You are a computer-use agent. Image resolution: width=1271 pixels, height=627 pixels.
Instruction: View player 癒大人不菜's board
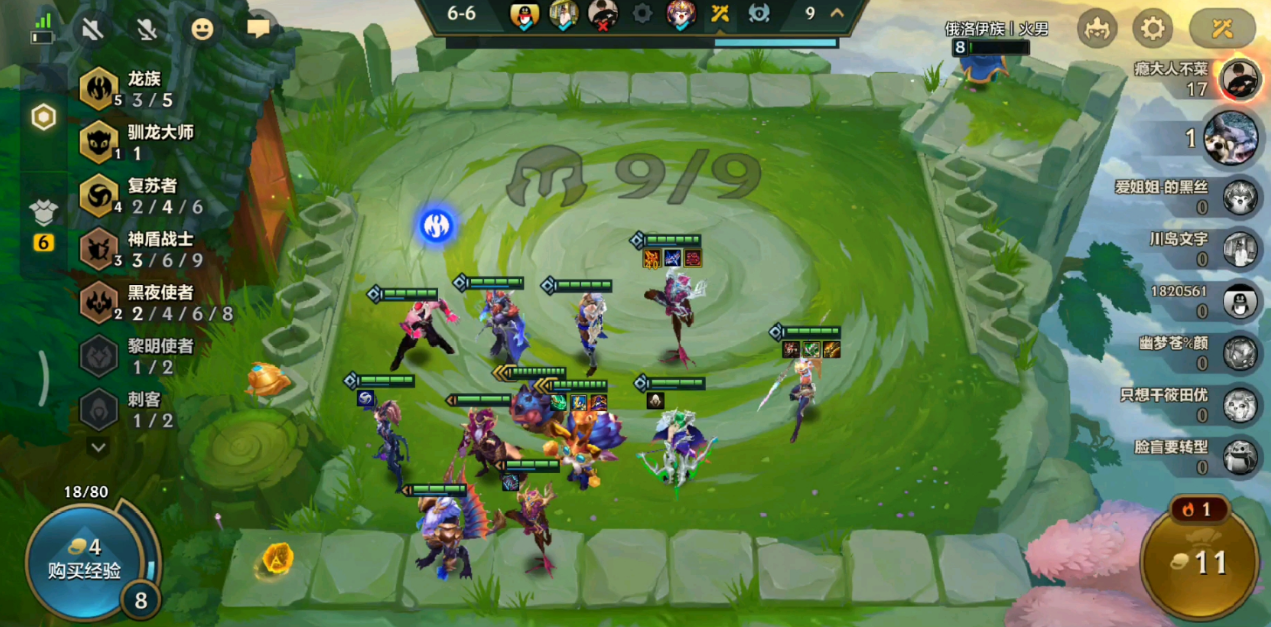pos(1240,79)
